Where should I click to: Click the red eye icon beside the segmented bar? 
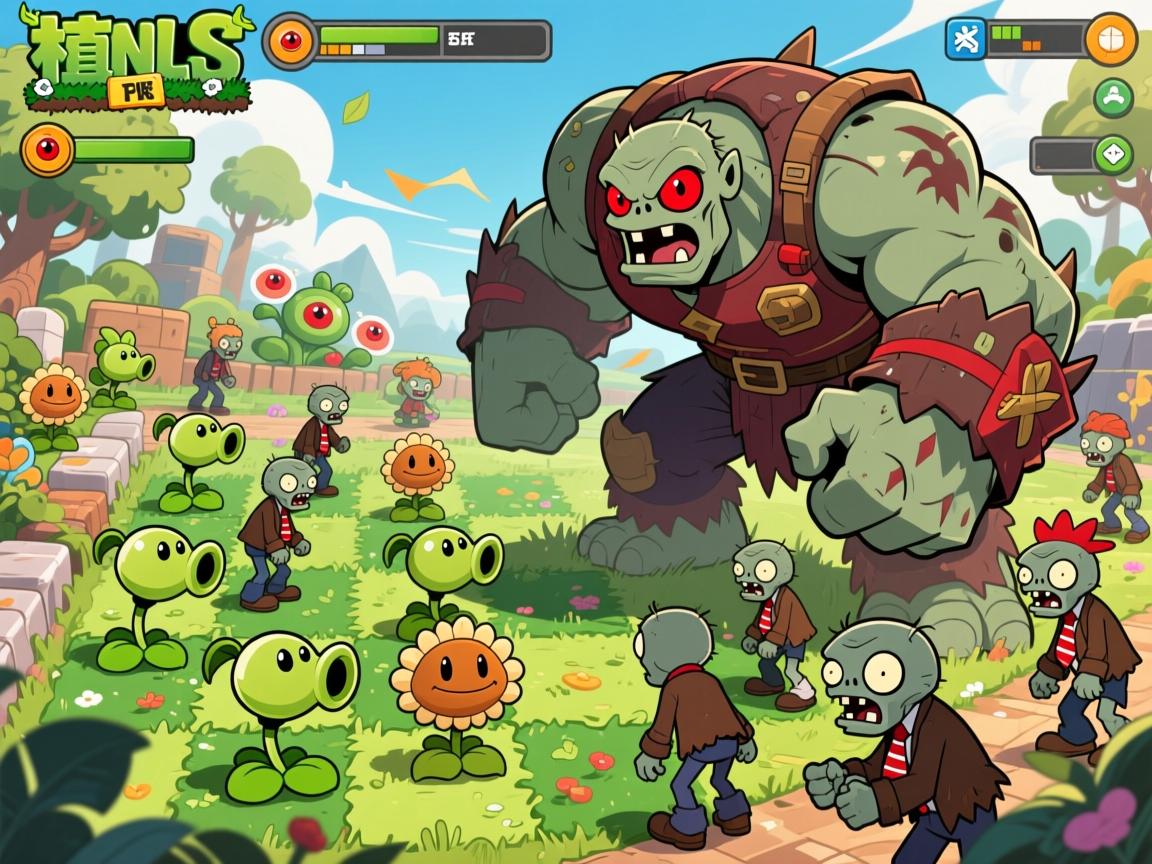point(290,41)
